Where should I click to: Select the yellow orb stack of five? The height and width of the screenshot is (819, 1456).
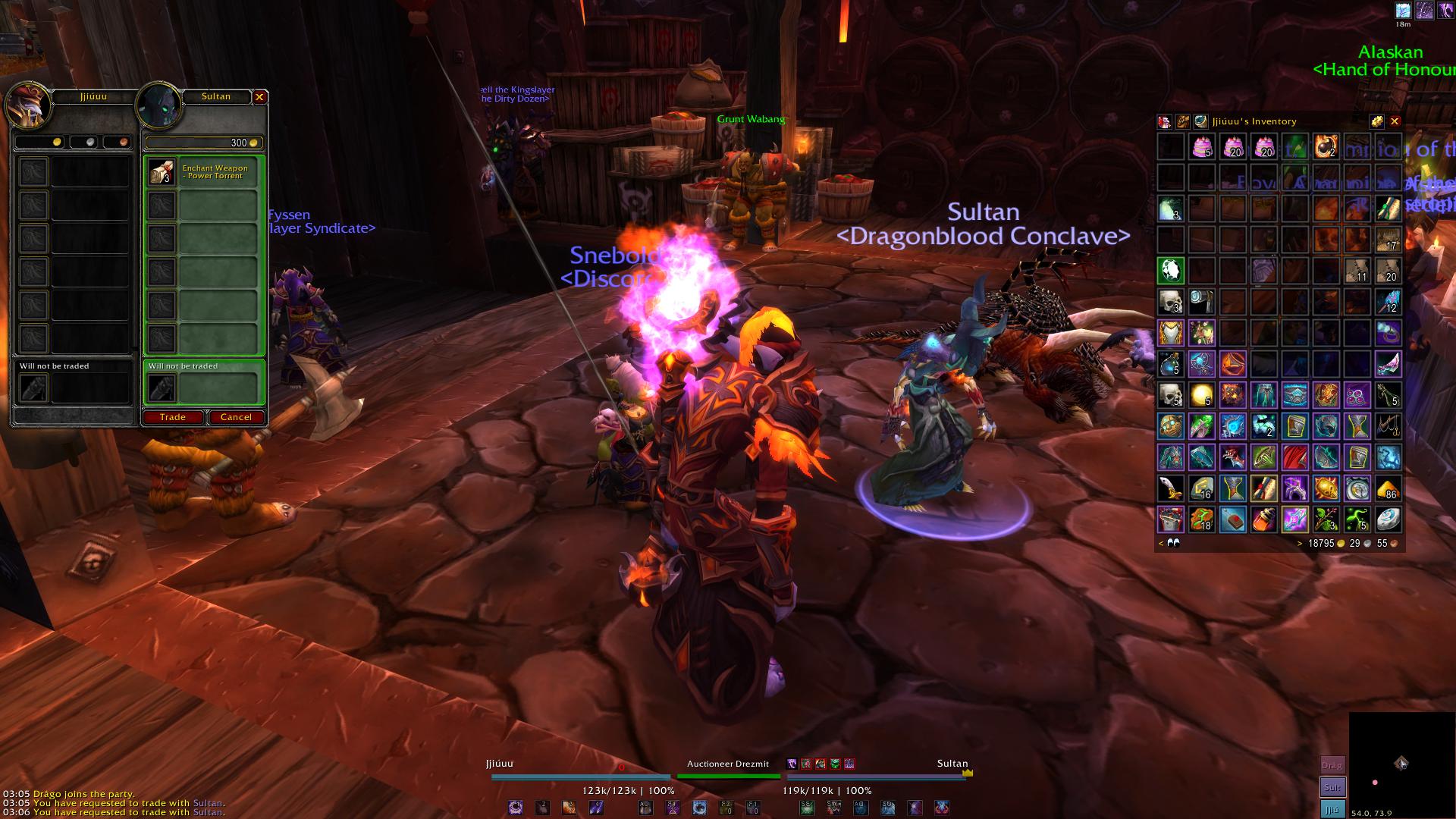tap(1202, 395)
